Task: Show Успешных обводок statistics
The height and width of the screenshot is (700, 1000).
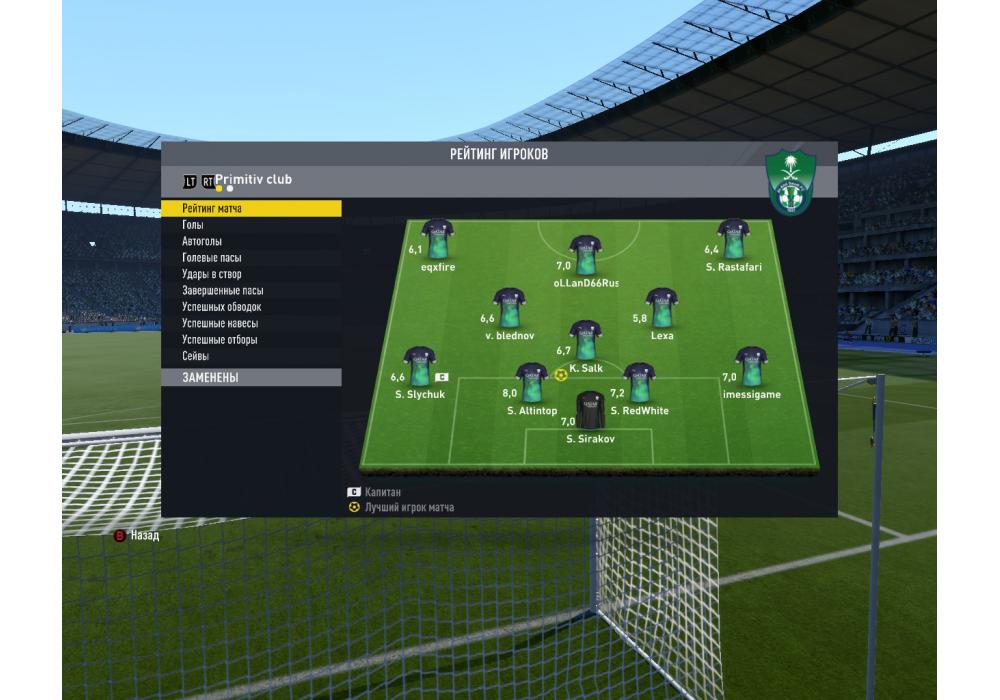Action: (x=221, y=307)
